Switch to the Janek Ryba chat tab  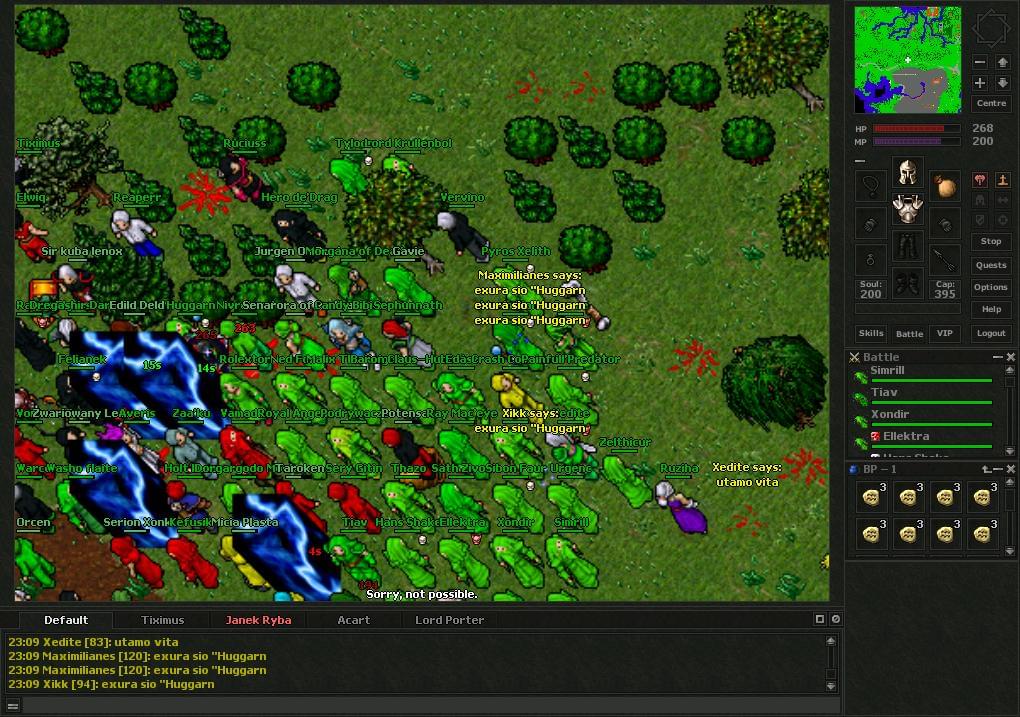[258, 620]
